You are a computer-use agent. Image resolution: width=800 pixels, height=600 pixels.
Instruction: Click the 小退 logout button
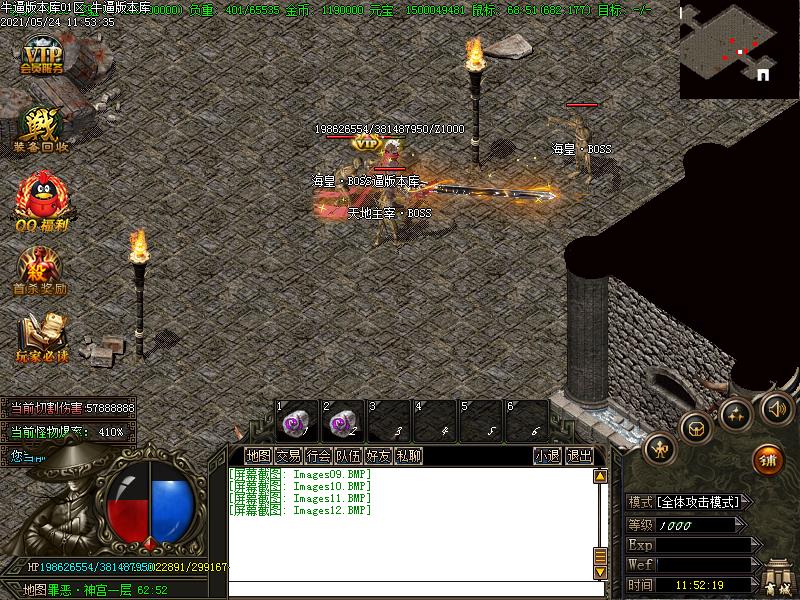coord(547,456)
